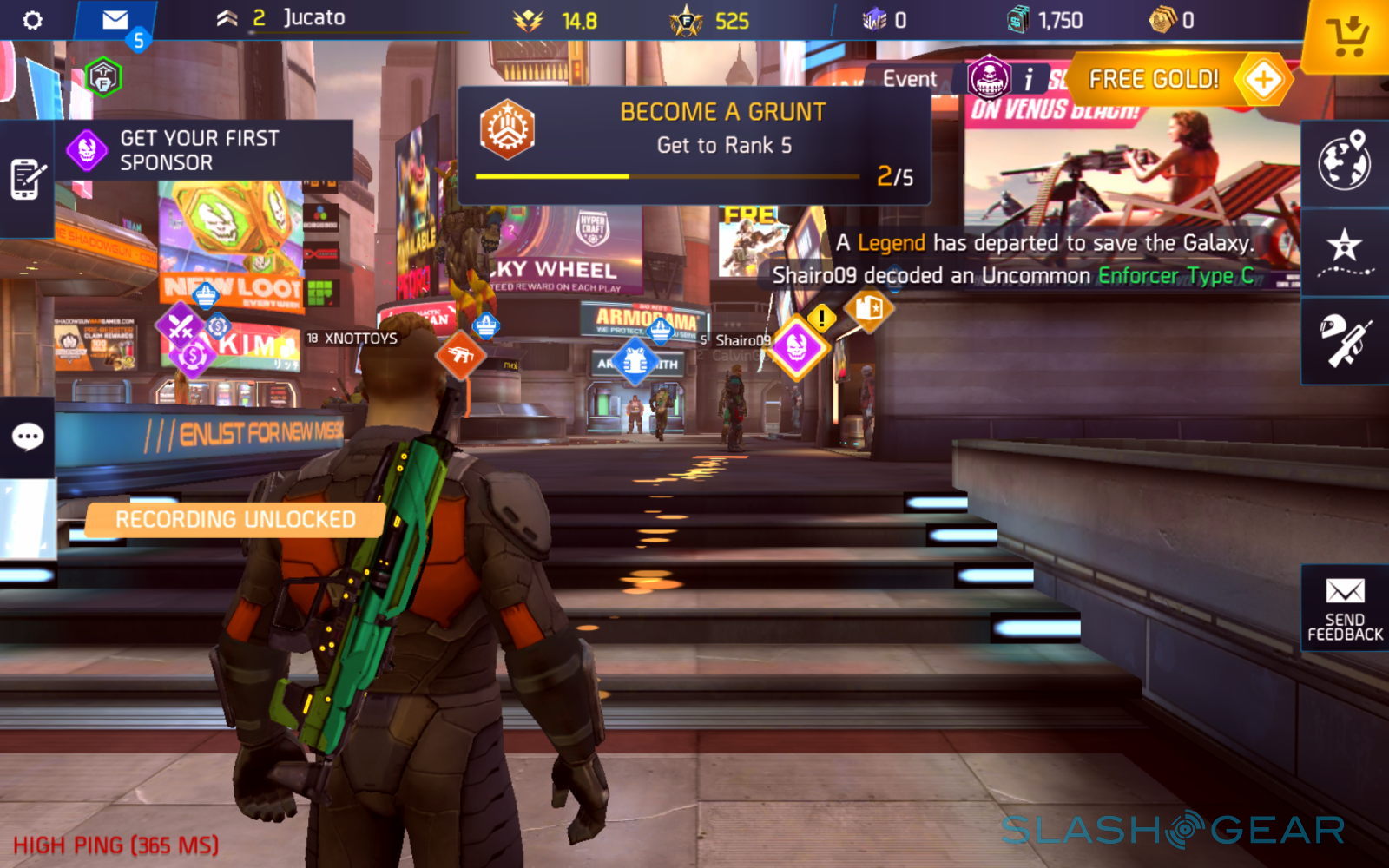Viewport: 1389px width, 868px height.
Task: Open the settings gear icon
Action: pyautogui.click(x=32, y=20)
